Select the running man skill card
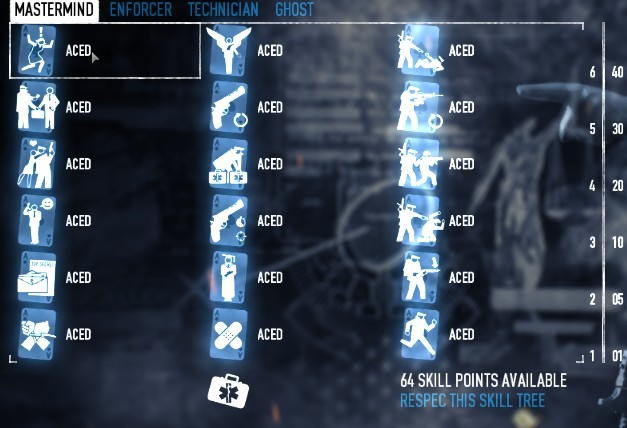Viewport: 627px width, 428px height. pyautogui.click(x=420, y=334)
